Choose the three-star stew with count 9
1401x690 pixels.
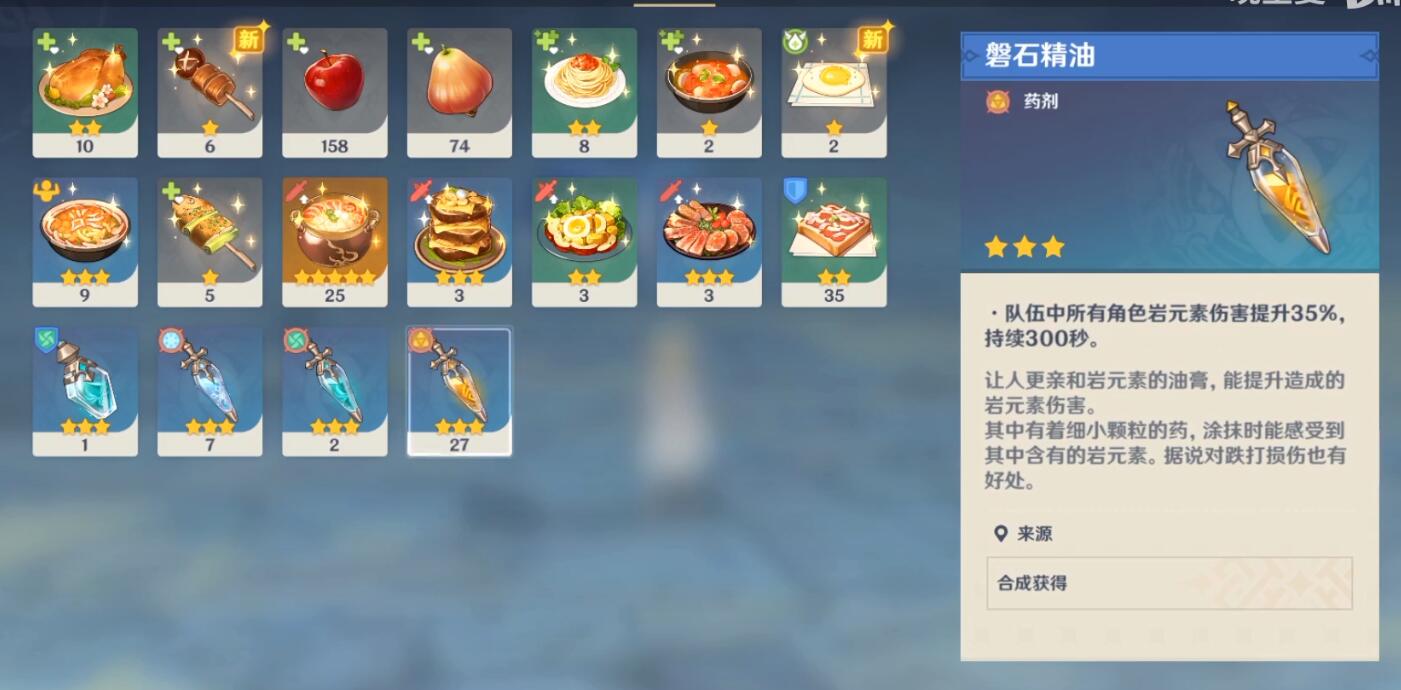coord(85,242)
